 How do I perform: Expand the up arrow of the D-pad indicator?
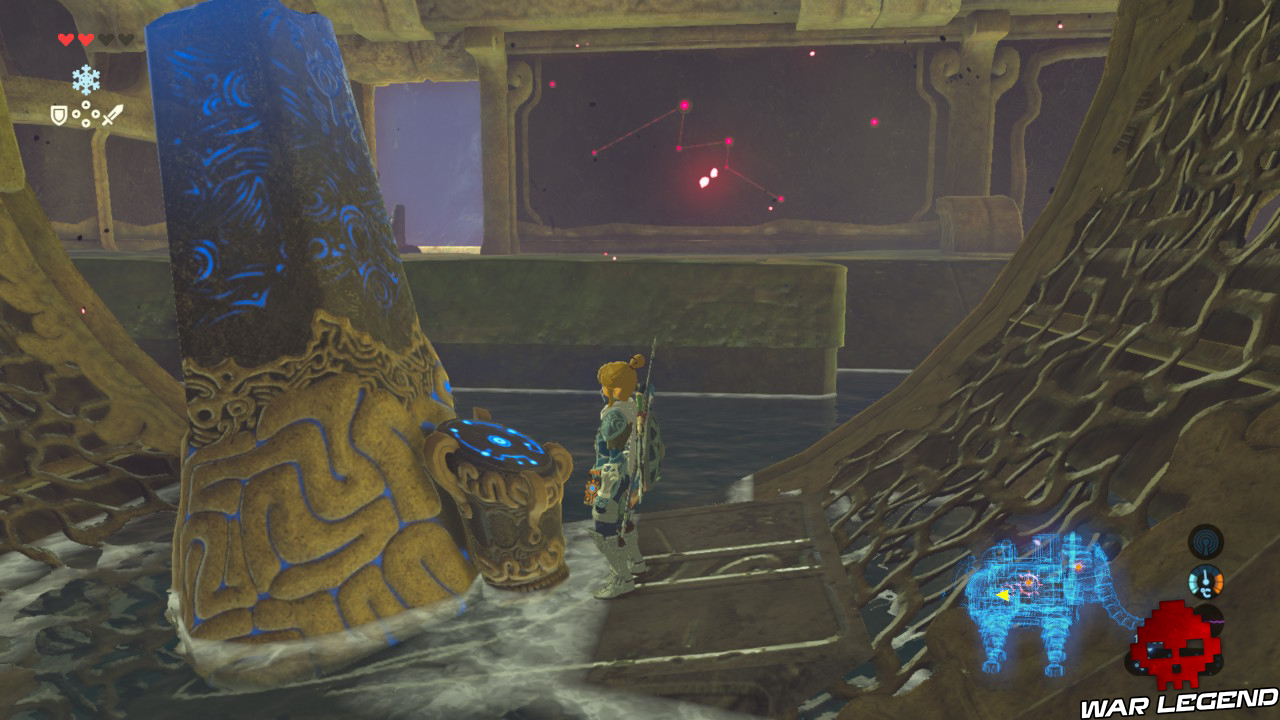tap(86, 104)
